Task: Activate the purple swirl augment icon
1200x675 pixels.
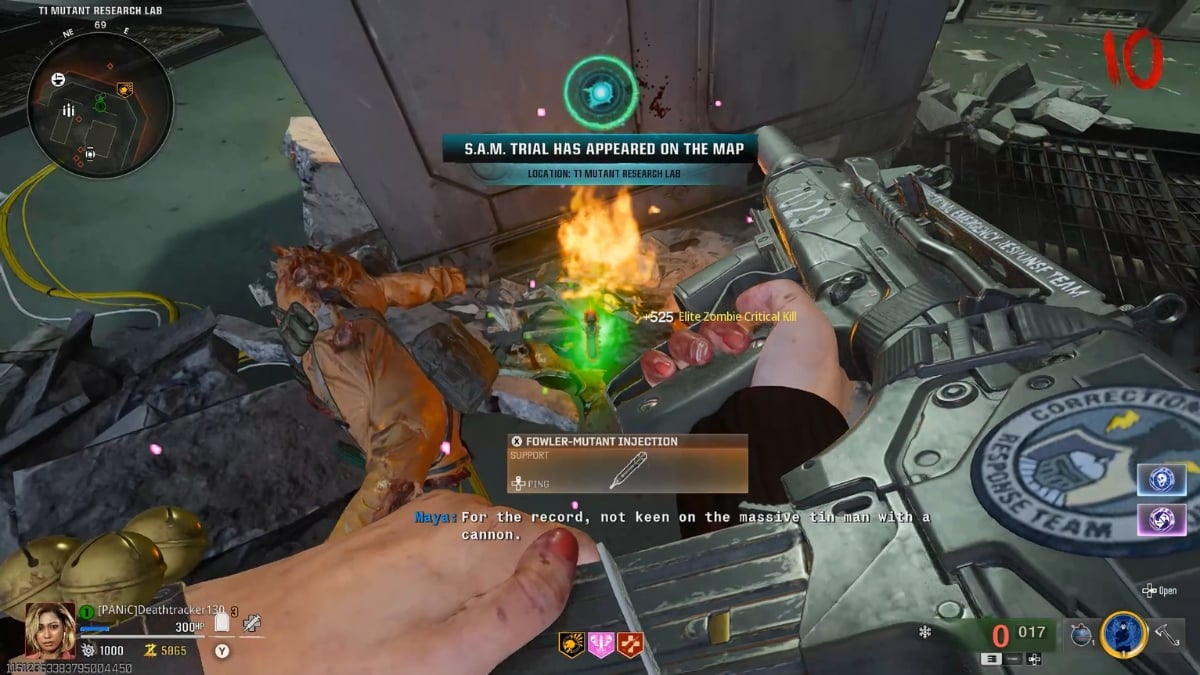Action: tap(1161, 518)
